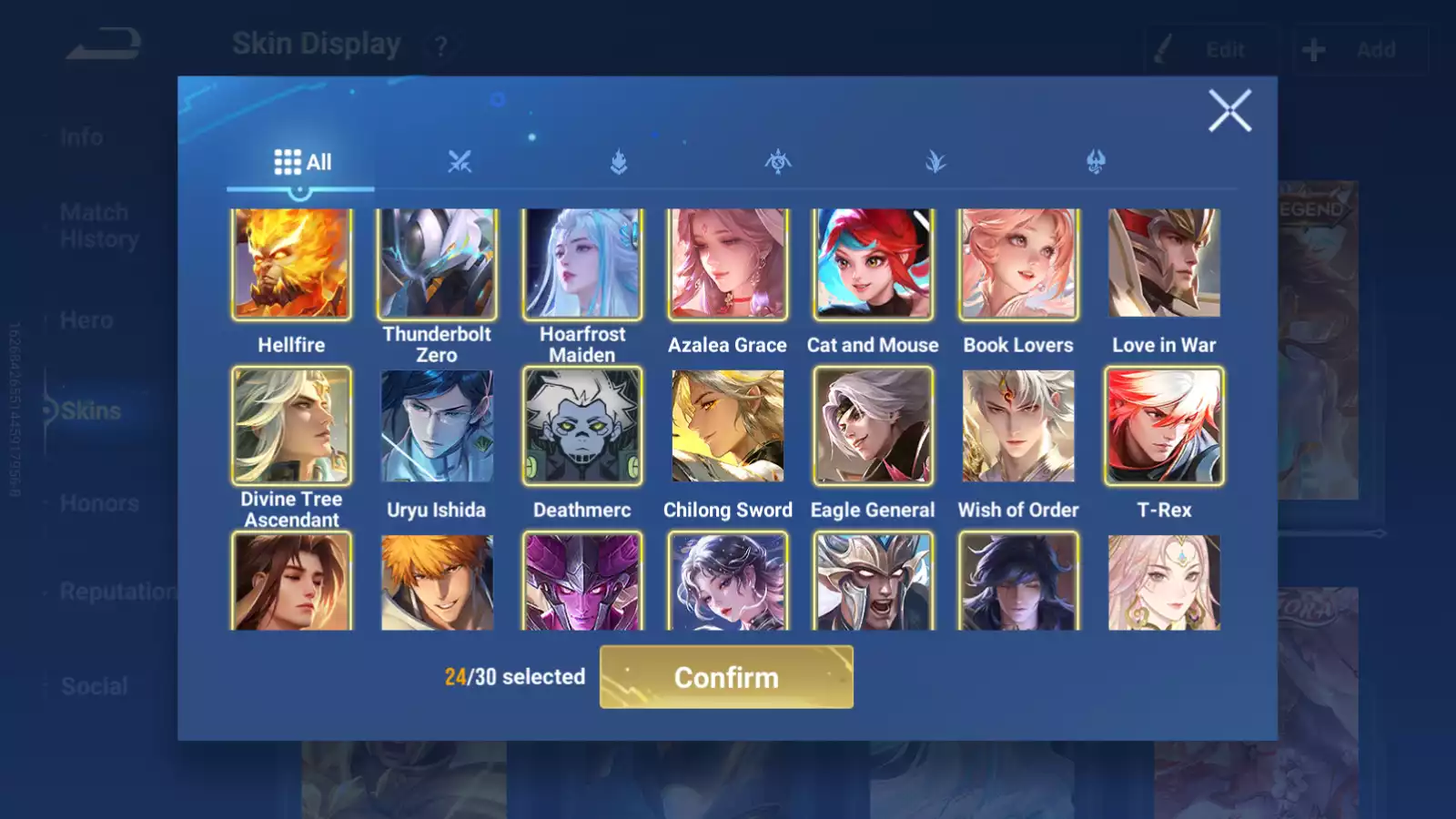The image size is (1456, 819).
Task: Open the Hero section in sidebar
Action: [x=87, y=319]
